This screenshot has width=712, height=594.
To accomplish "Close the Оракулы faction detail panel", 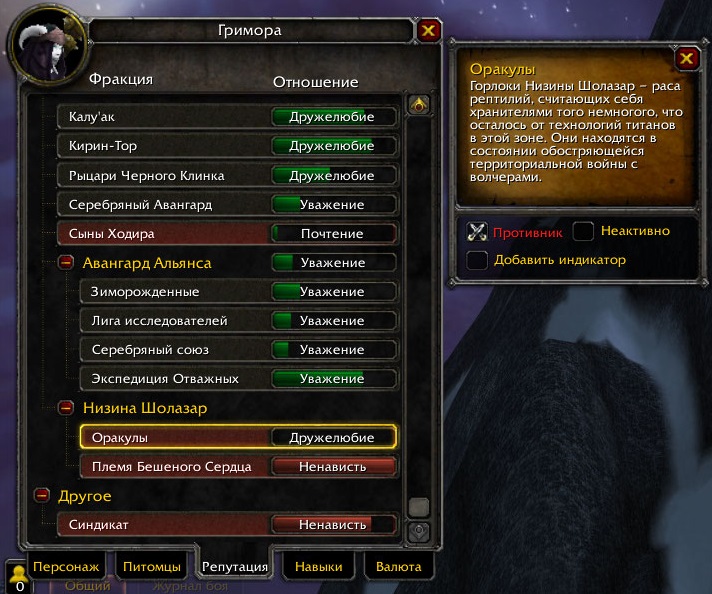I will 686,59.
